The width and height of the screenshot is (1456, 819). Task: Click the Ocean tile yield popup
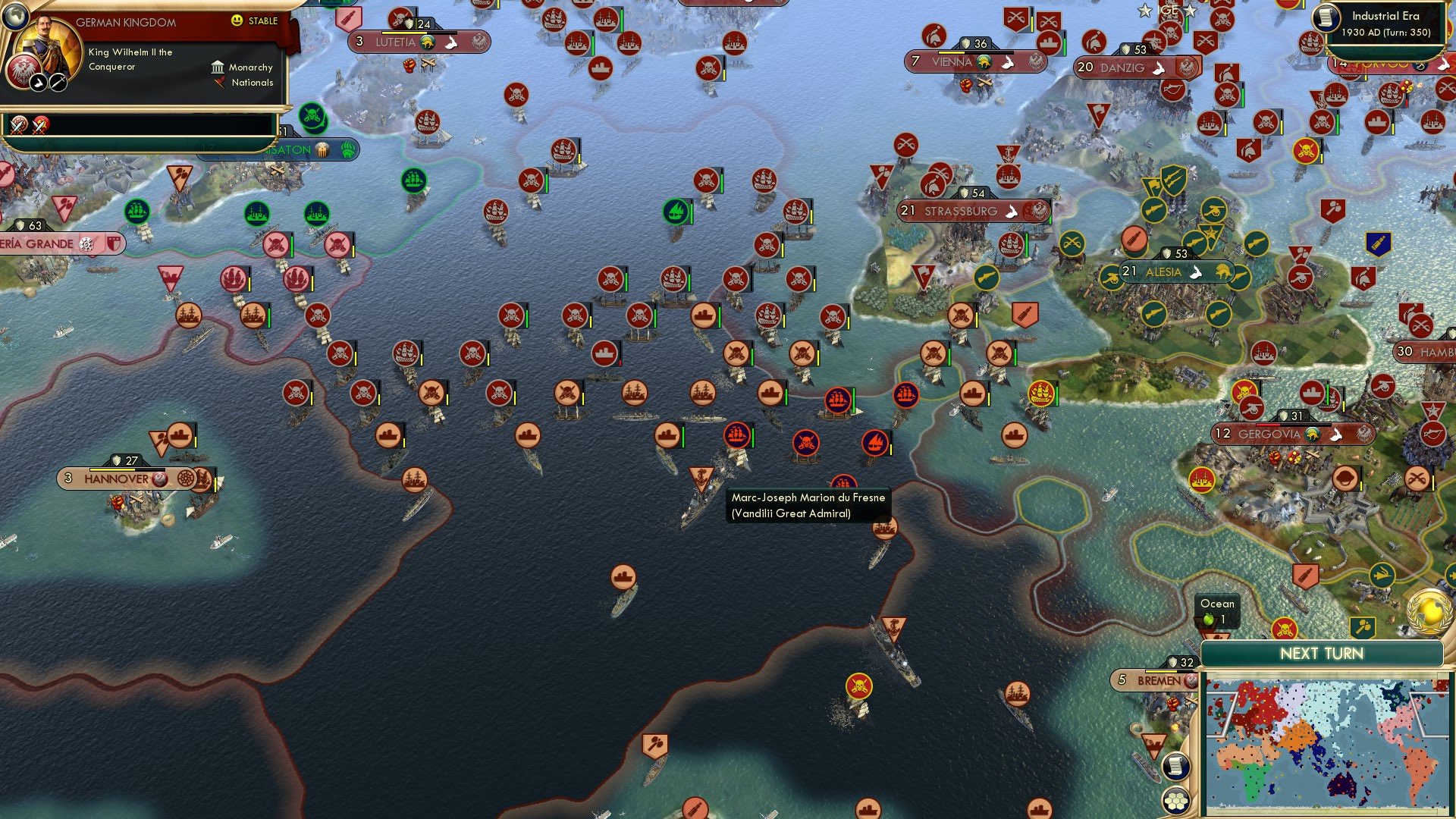point(1217,610)
